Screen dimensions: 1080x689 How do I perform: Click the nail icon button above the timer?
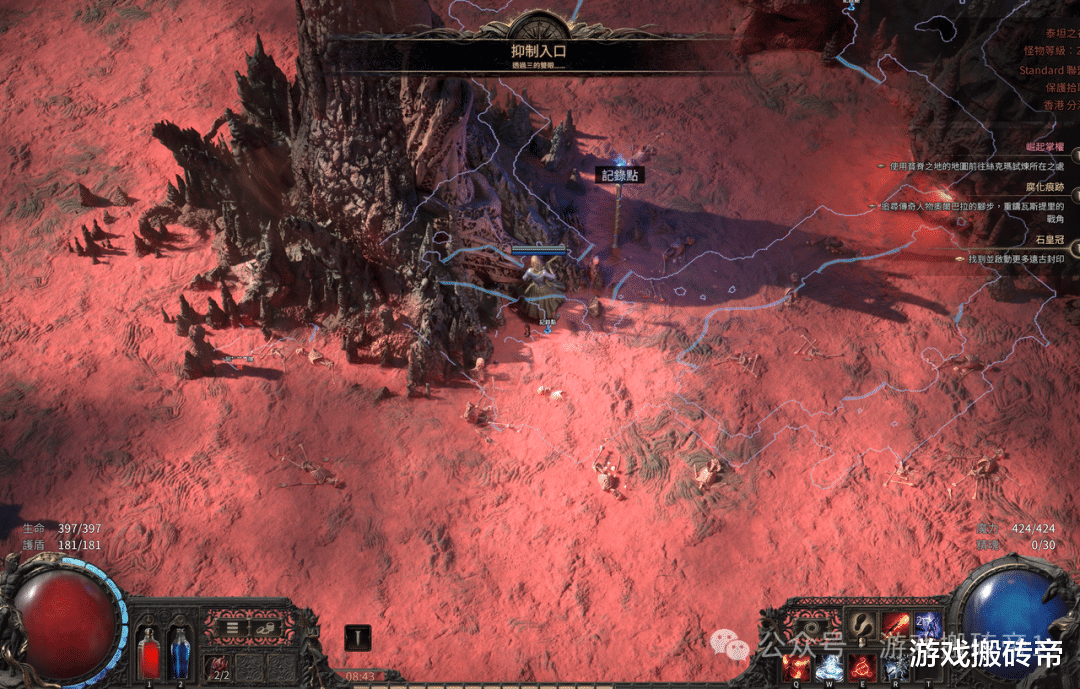coord(357,637)
